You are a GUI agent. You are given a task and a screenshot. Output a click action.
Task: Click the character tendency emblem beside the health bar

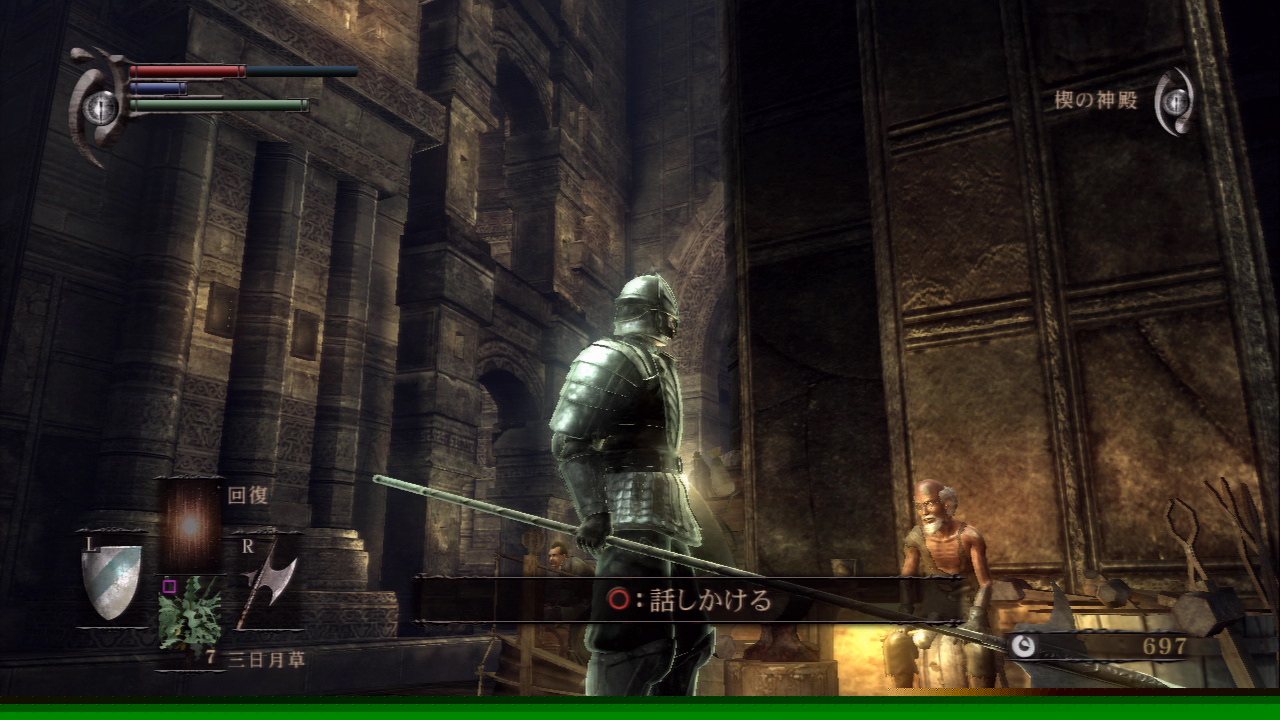[99, 106]
